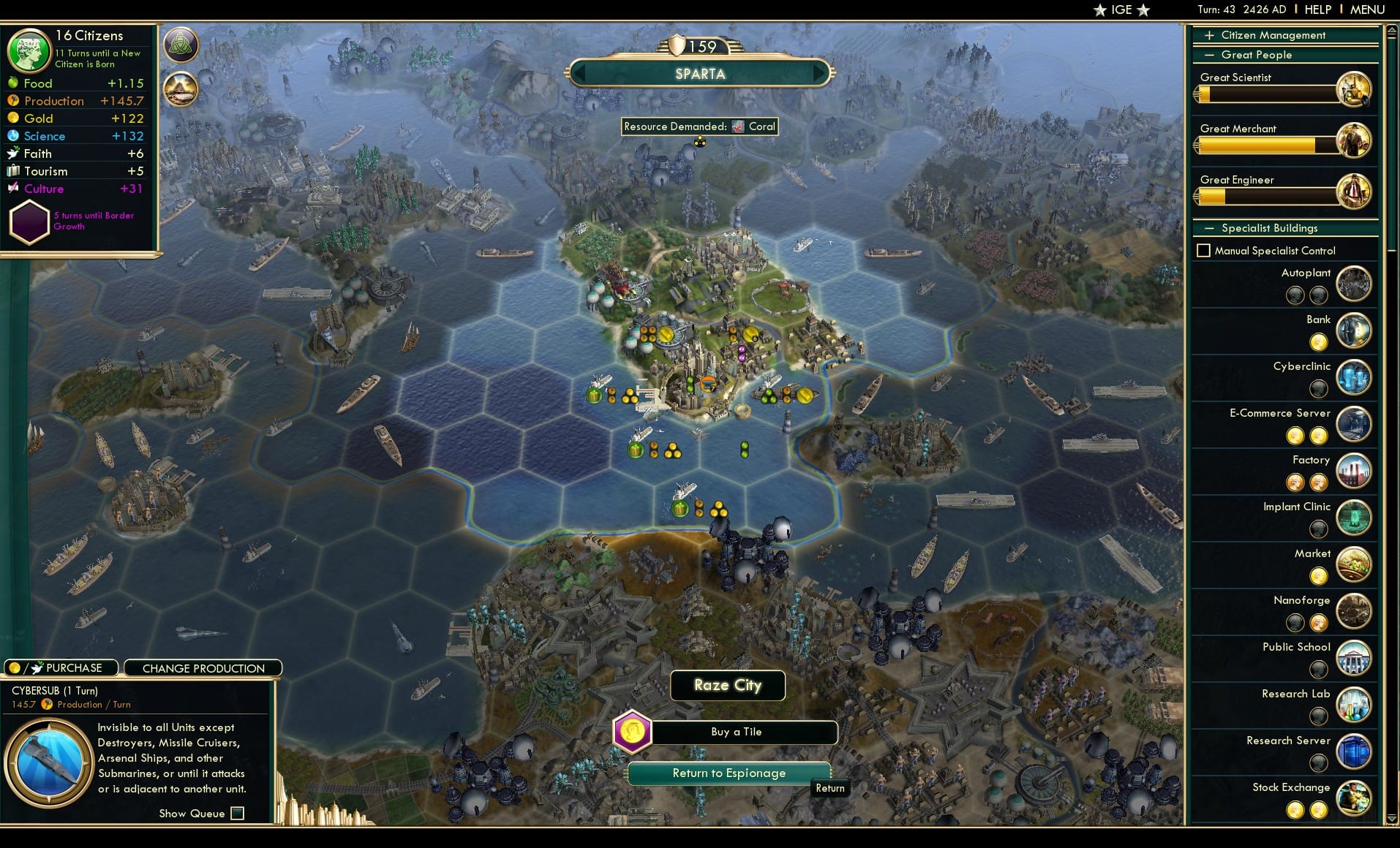The width and height of the screenshot is (1400, 848).
Task: Click the Implant Clinic icon
Action: [1355, 518]
